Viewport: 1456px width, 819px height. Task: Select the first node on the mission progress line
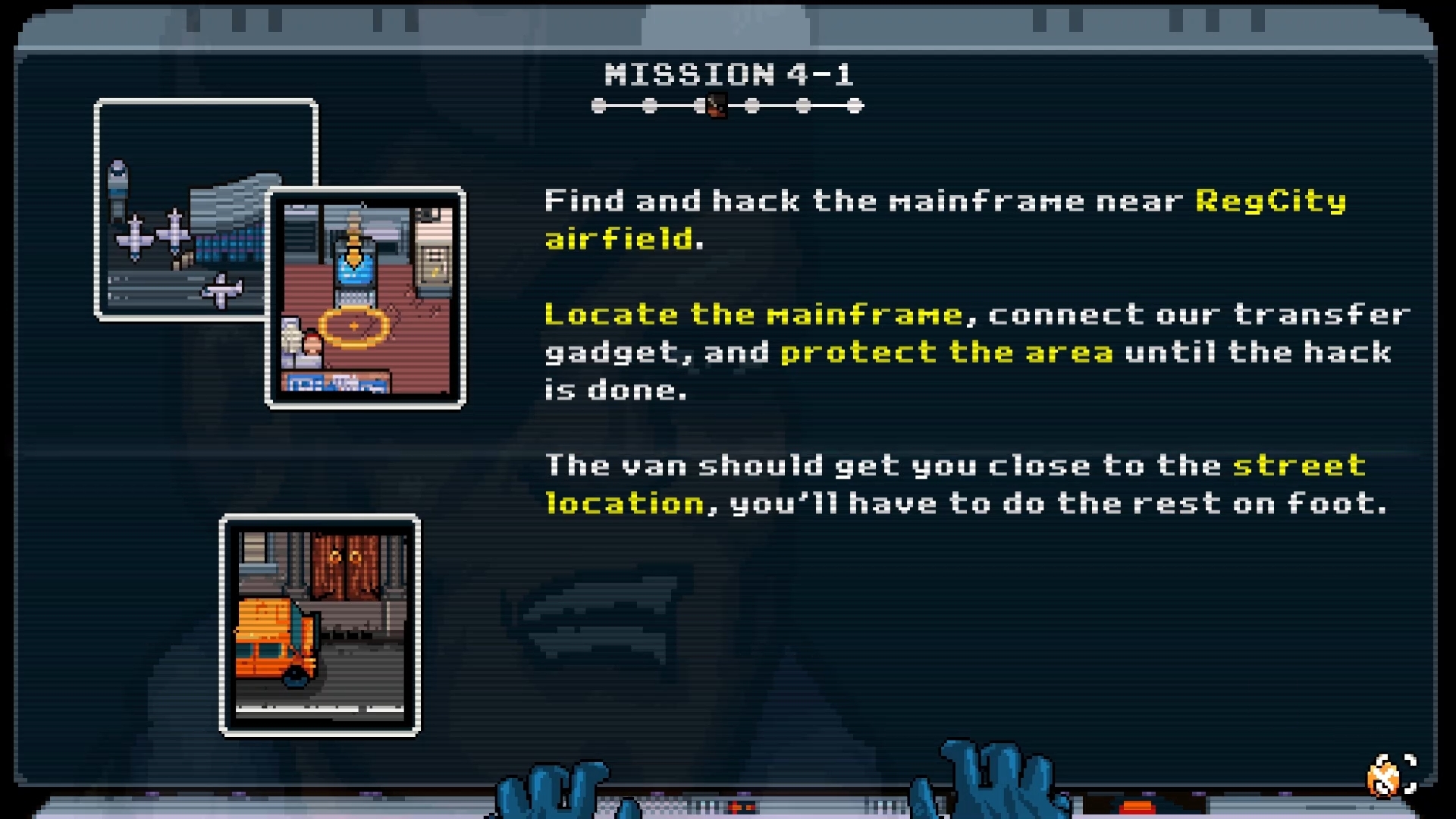[598, 105]
